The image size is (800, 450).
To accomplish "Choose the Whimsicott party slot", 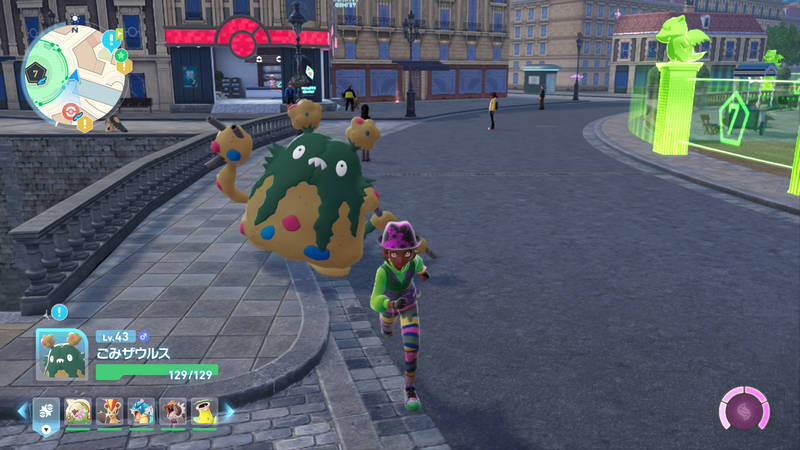I will point(78,411).
